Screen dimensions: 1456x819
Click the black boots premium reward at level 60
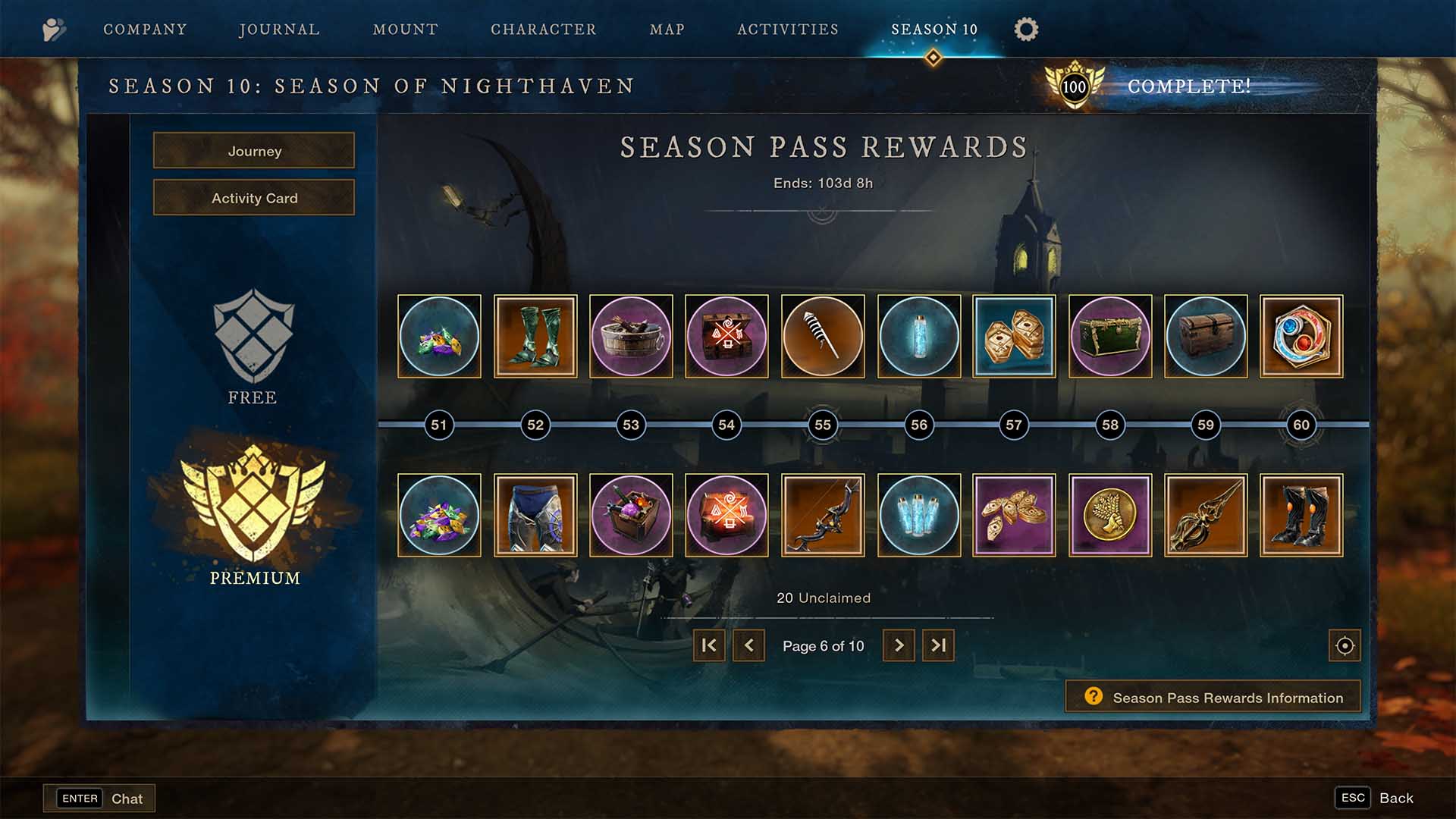(x=1301, y=515)
